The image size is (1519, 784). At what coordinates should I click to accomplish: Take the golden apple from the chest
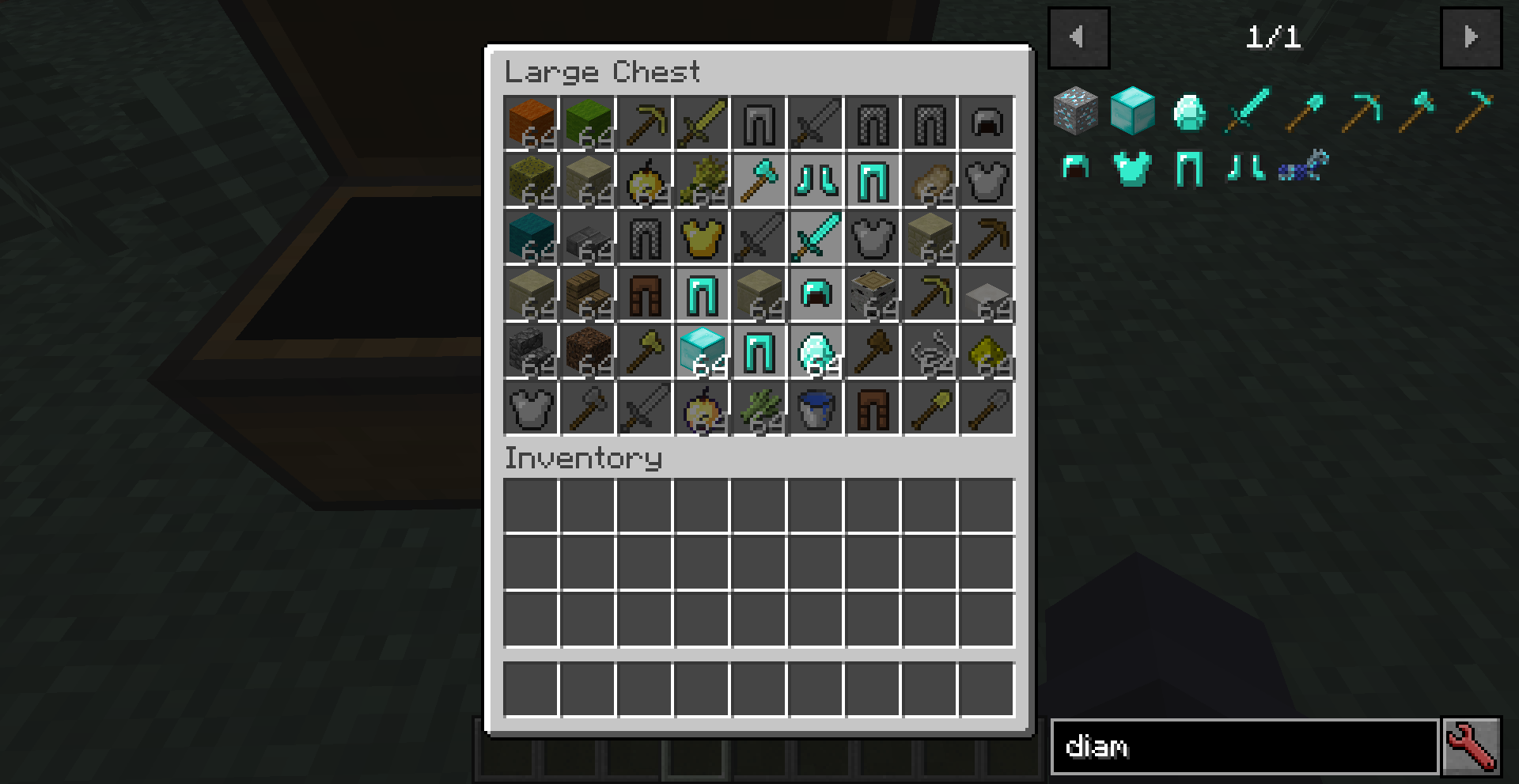click(x=702, y=410)
